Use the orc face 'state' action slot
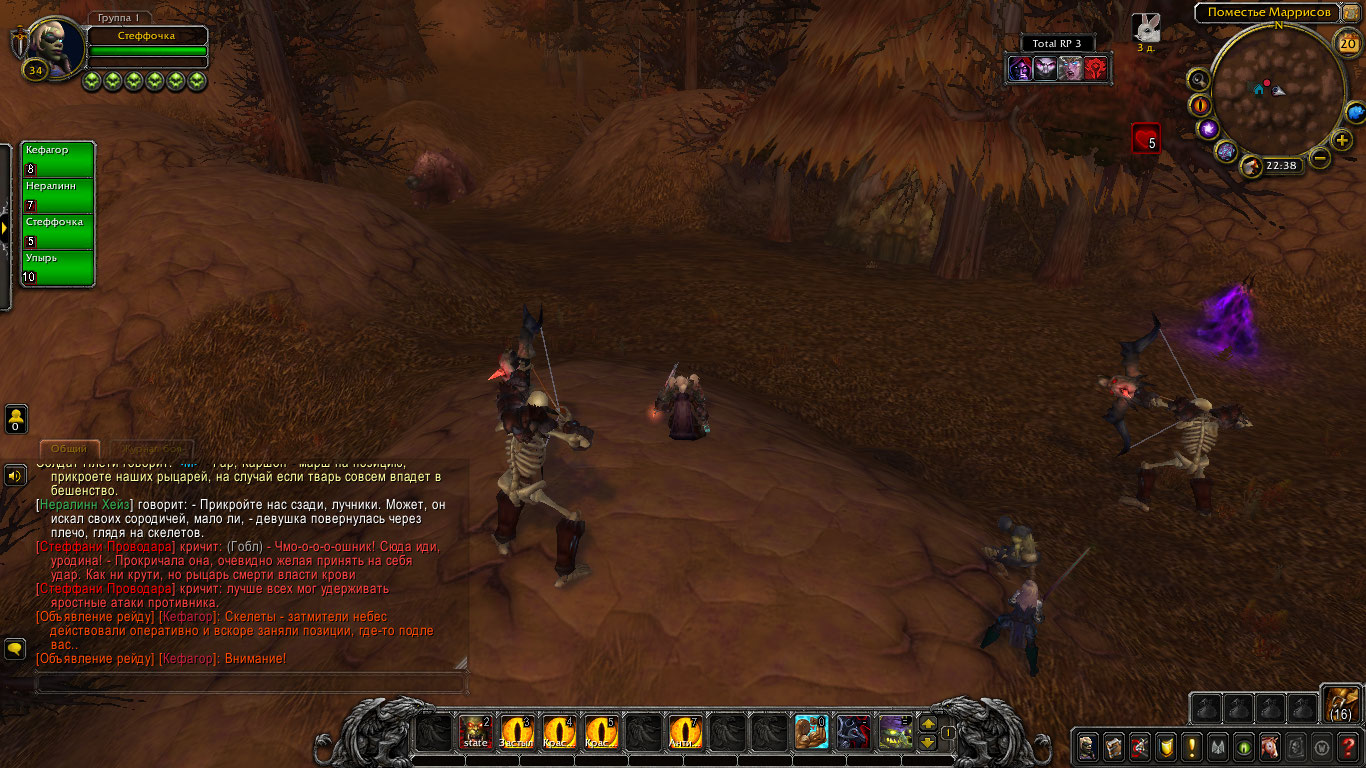Screen dimensions: 1366x768 click(475, 733)
